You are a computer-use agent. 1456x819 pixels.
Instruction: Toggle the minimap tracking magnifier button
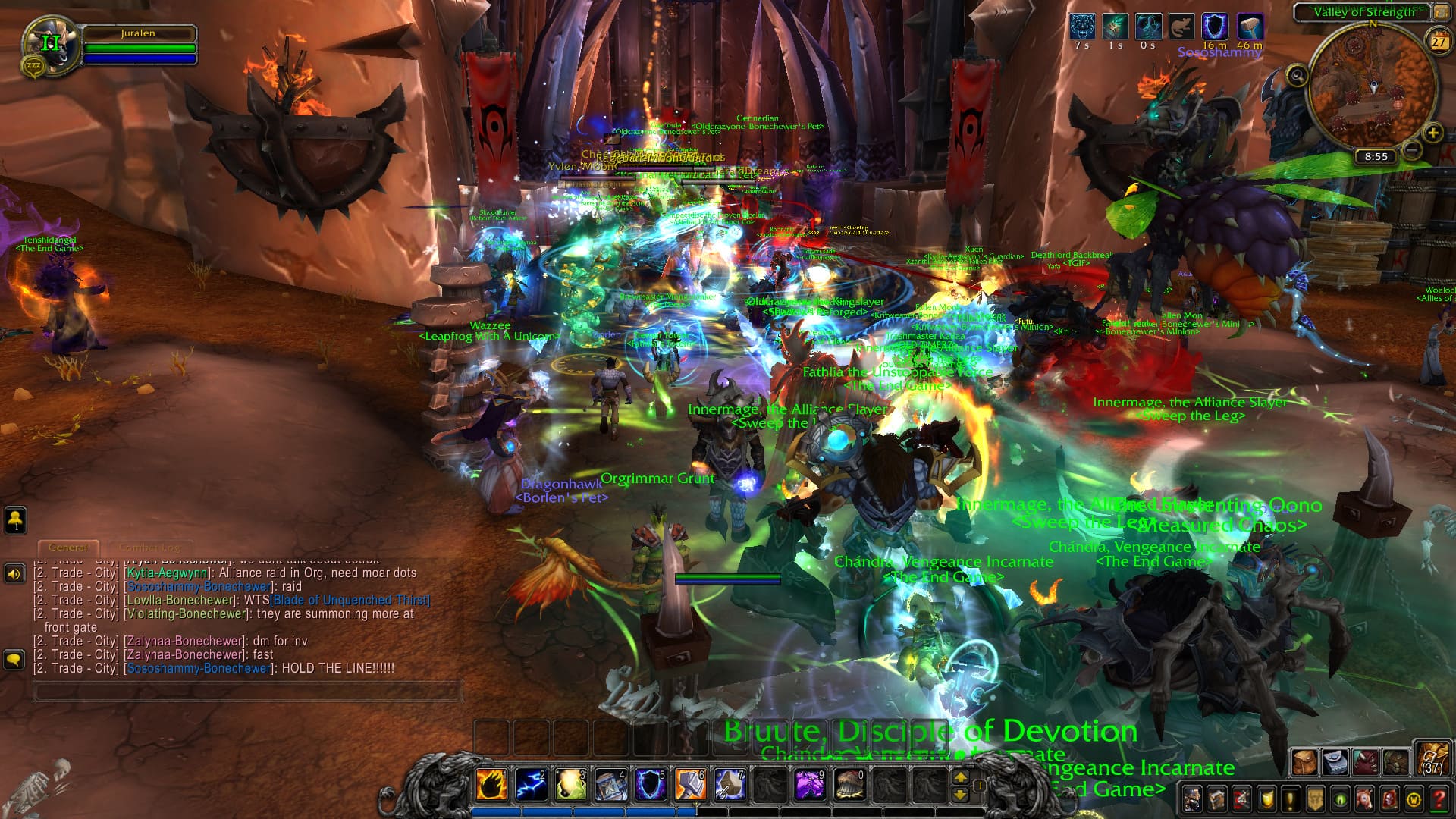tap(1297, 75)
